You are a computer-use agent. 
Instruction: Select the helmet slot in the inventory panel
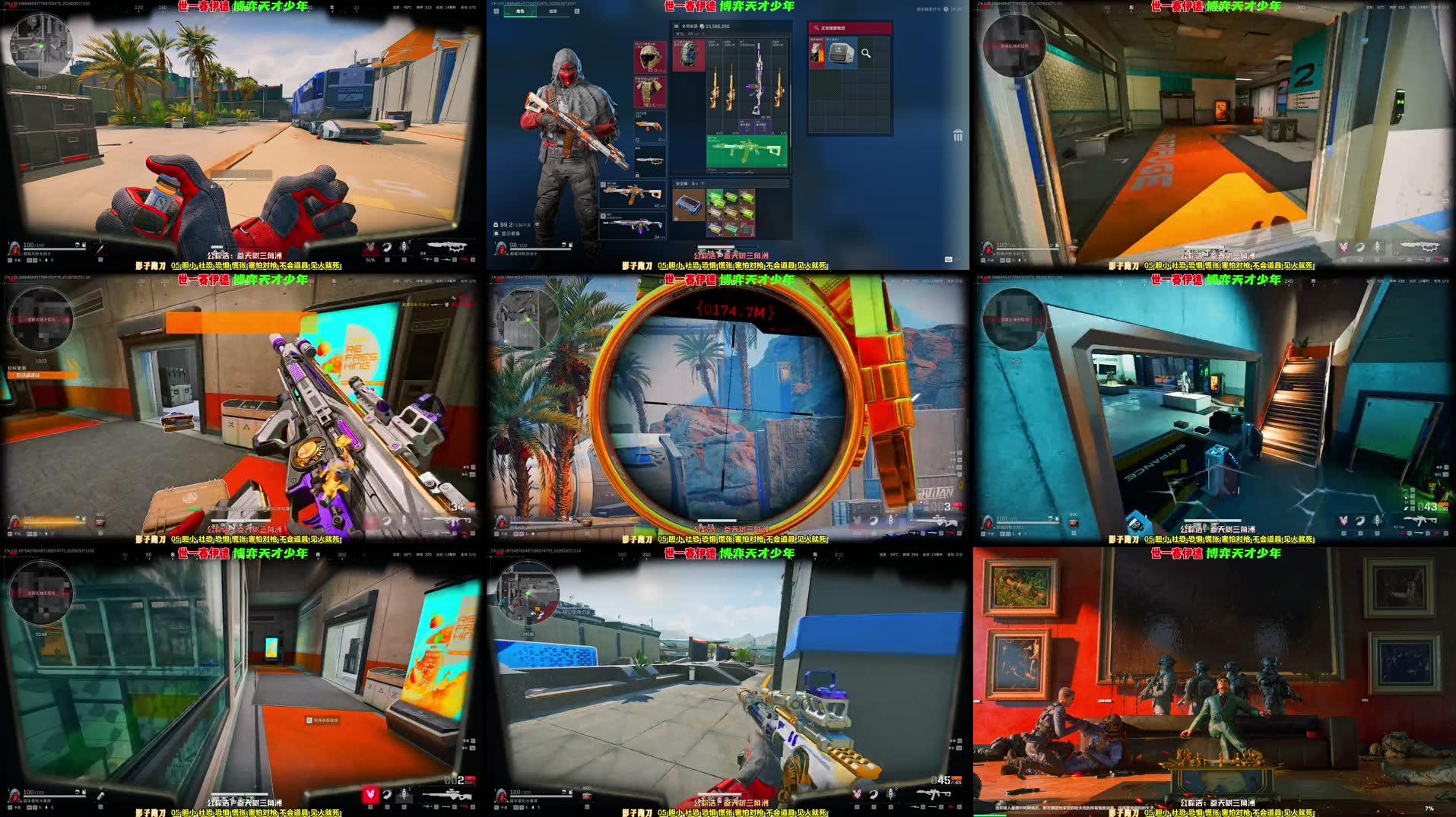coord(650,57)
